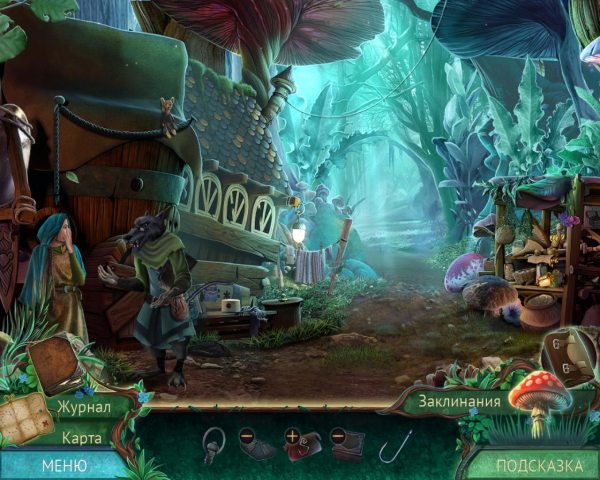Select the red pouch inventory item

pyautogui.click(x=305, y=445)
